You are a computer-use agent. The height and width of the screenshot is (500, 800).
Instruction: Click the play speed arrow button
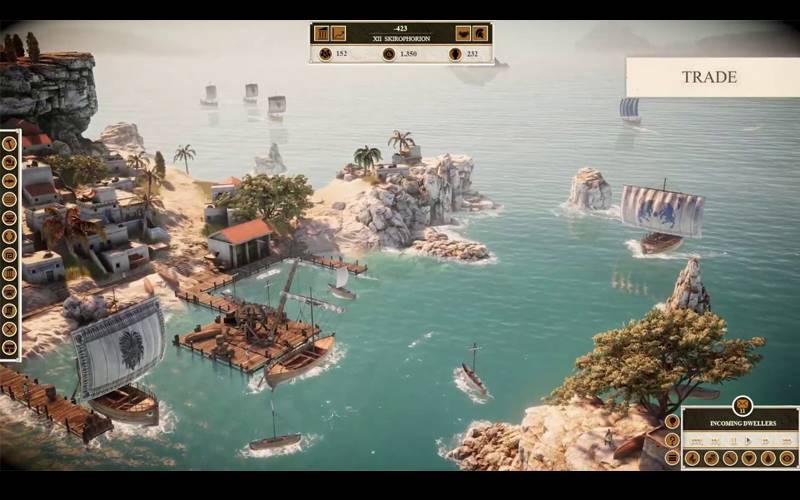748,440
